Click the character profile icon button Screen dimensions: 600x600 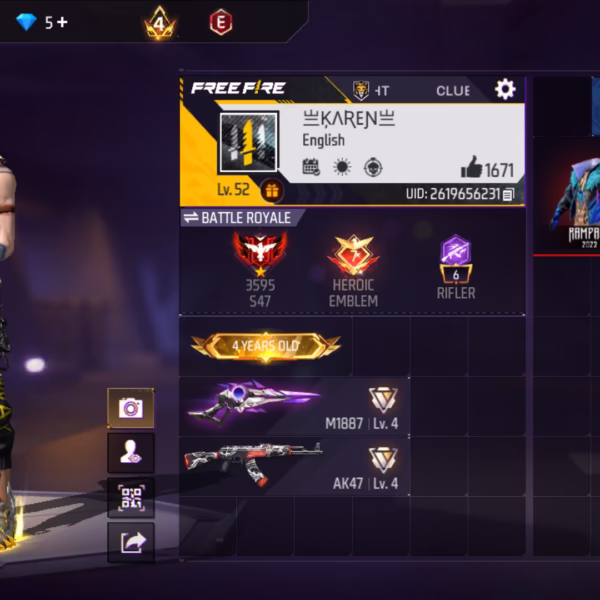click(131, 453)
